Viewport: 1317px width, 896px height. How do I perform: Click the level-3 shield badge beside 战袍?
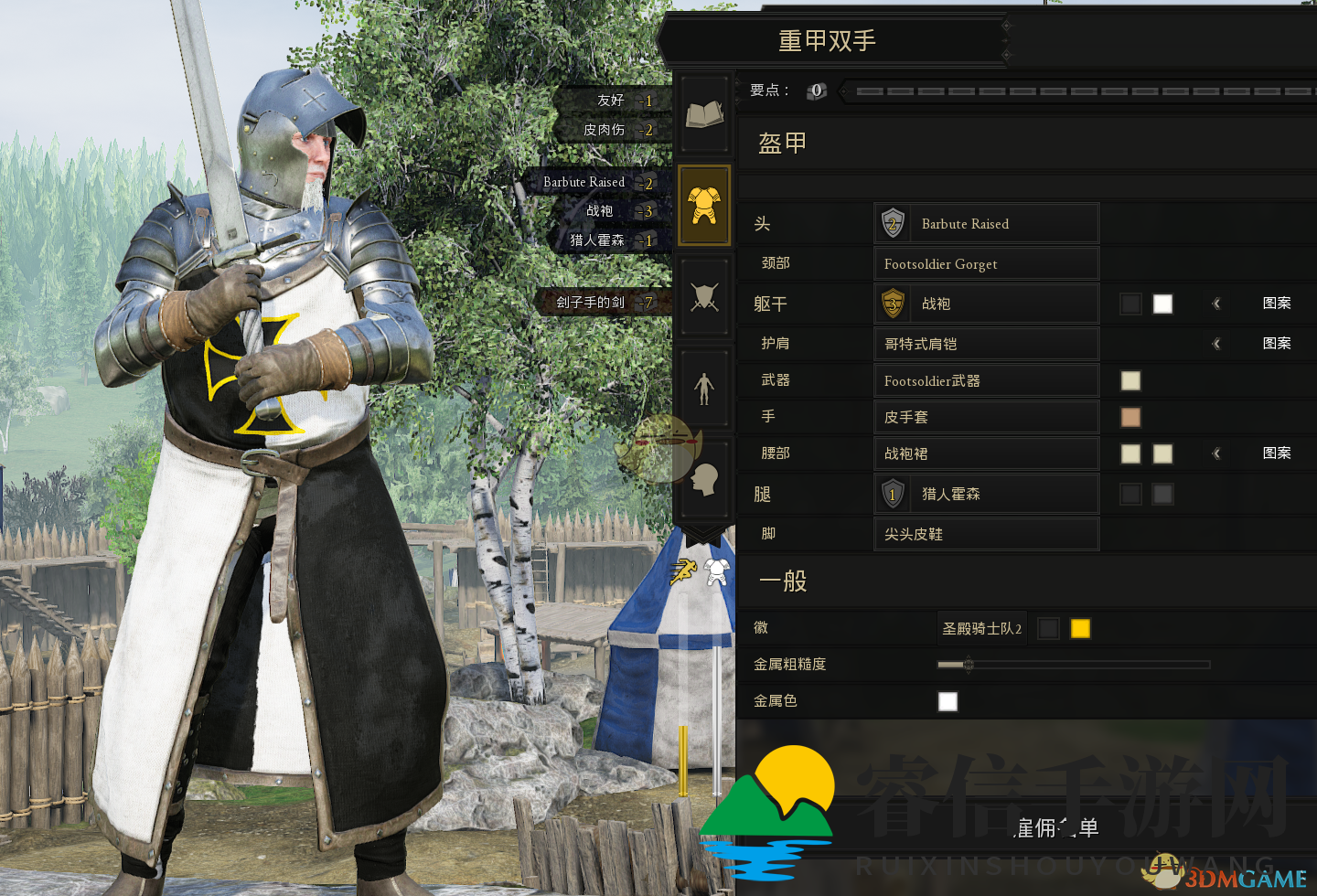tap(892, 303)
